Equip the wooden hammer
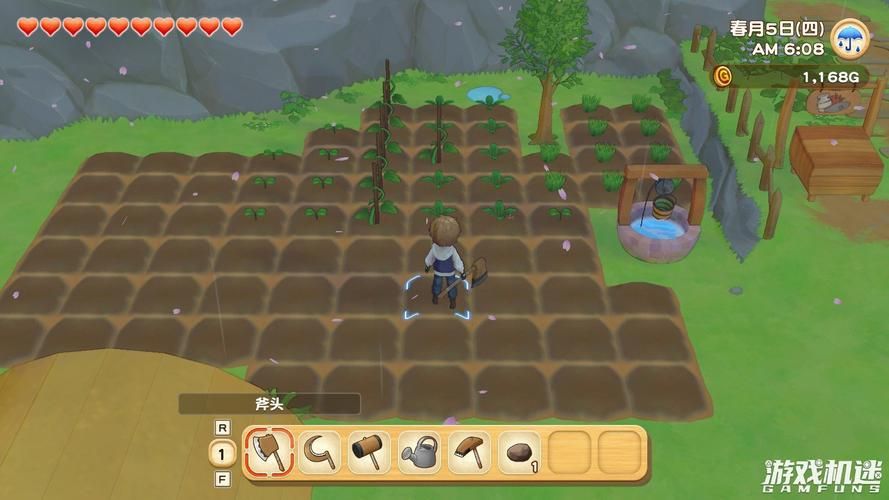The image size is (889, 500). [x=369, y=451]
